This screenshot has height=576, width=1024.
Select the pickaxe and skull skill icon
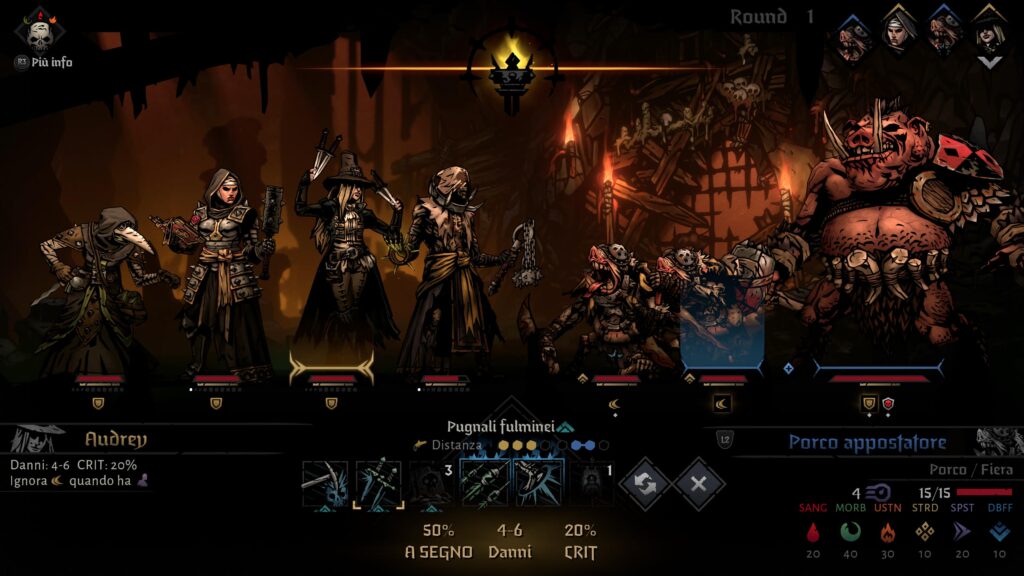tap(325, 484)
